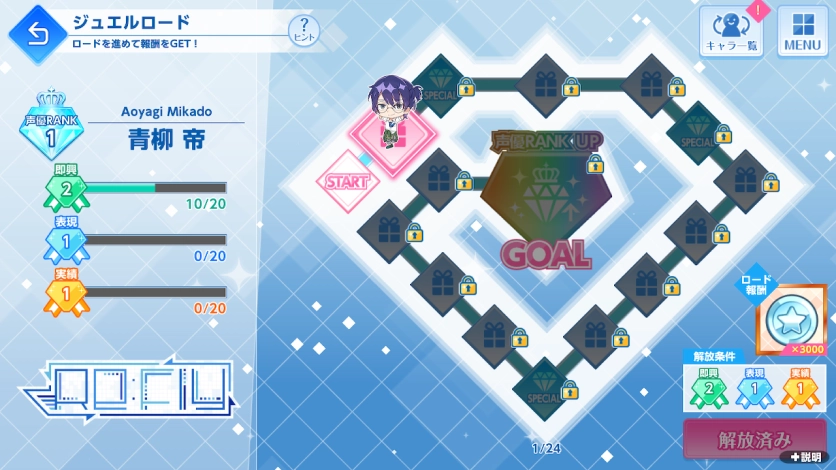Show the 説明 explanation
Image resolution: width=836 pixels, height=470 pixels.
805,458
